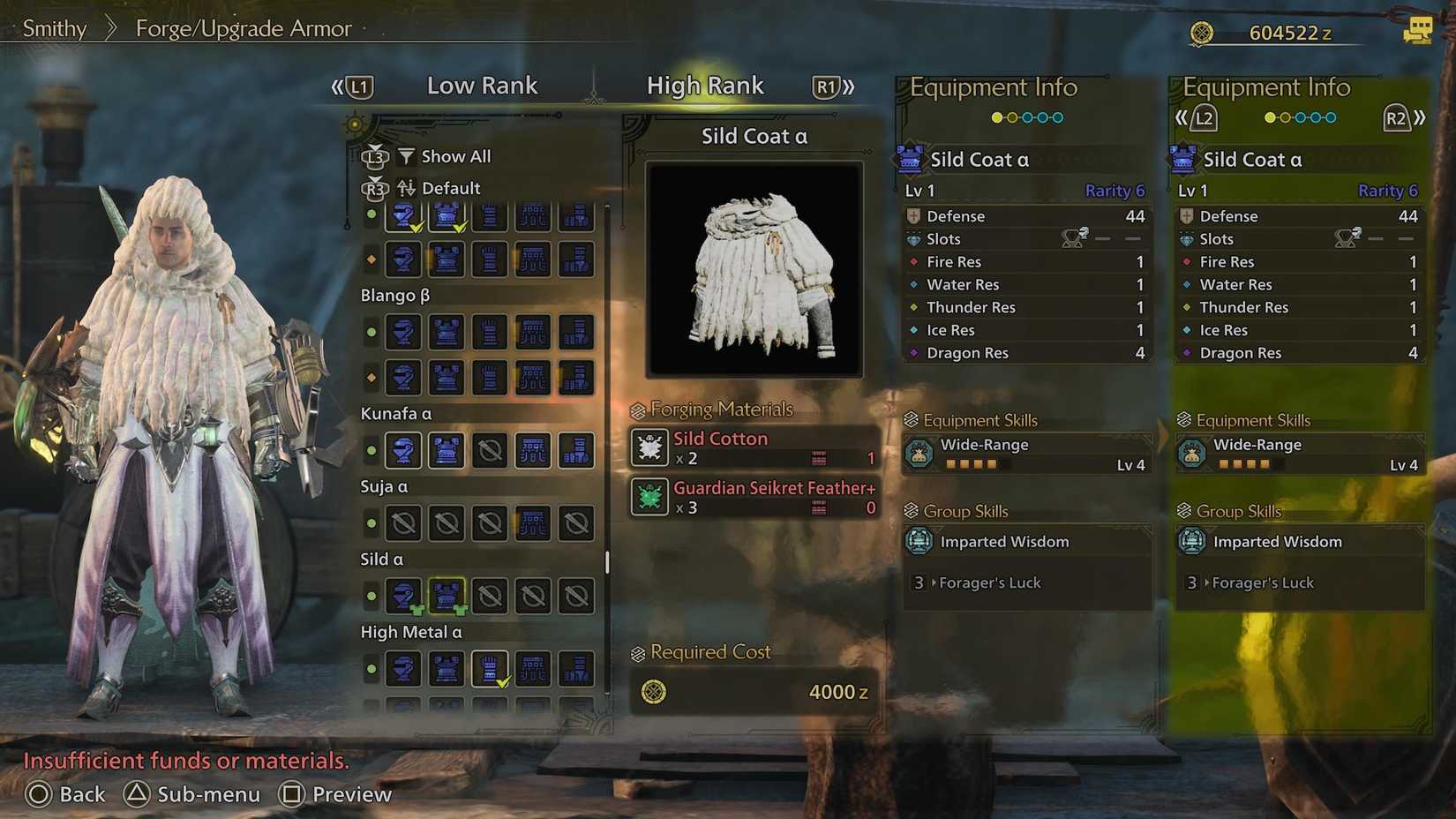The height and width of the screenshot is (819, 1456).
Task: Switch to the High Rank tab
Action: pyautogui.click(x=705, y=86)
